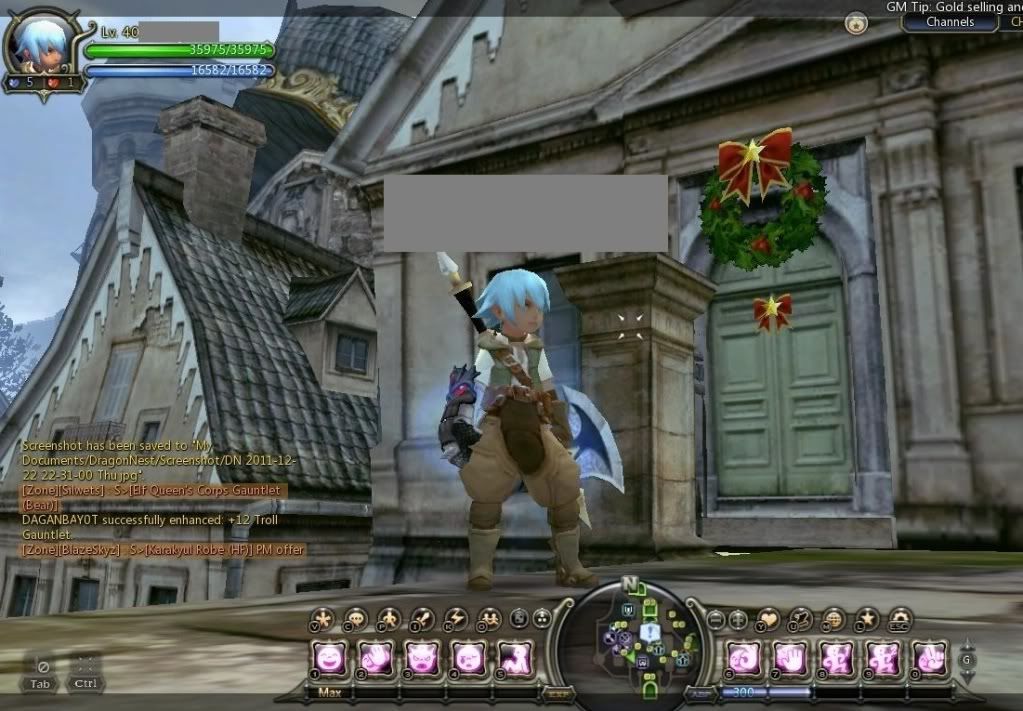Open the heart menu icon
The image size is (1023, 711).
pyautogui.click(x=768, y=619)
